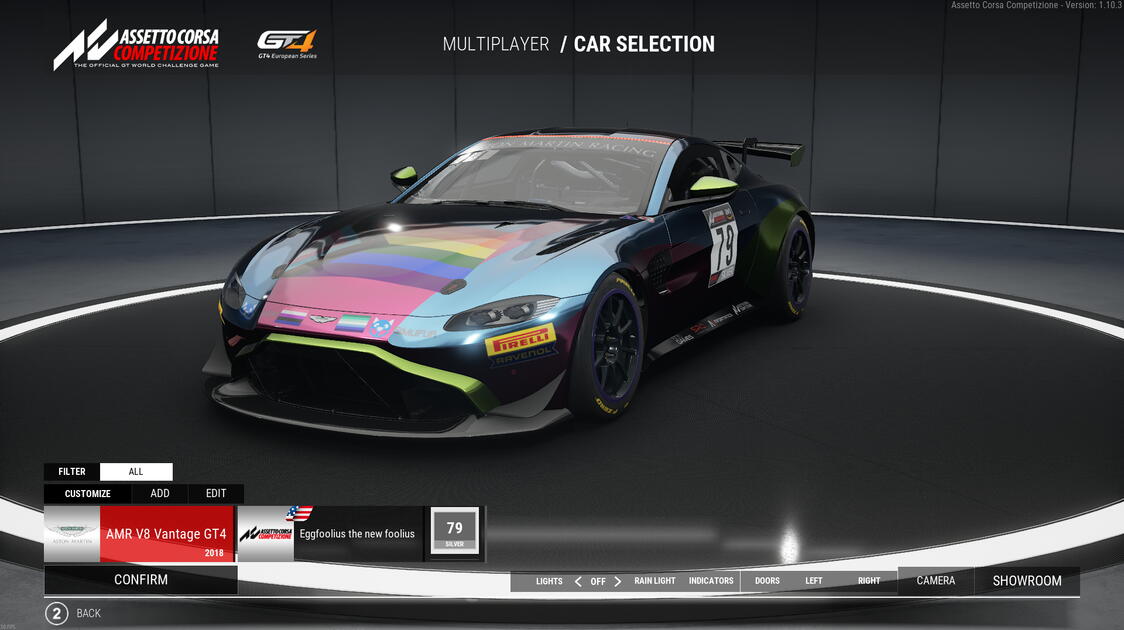Select the Eggfoolius the new foolius entry
Image resolution: width=1124 pixels, height=630 pixels.
tap(331, 534)
